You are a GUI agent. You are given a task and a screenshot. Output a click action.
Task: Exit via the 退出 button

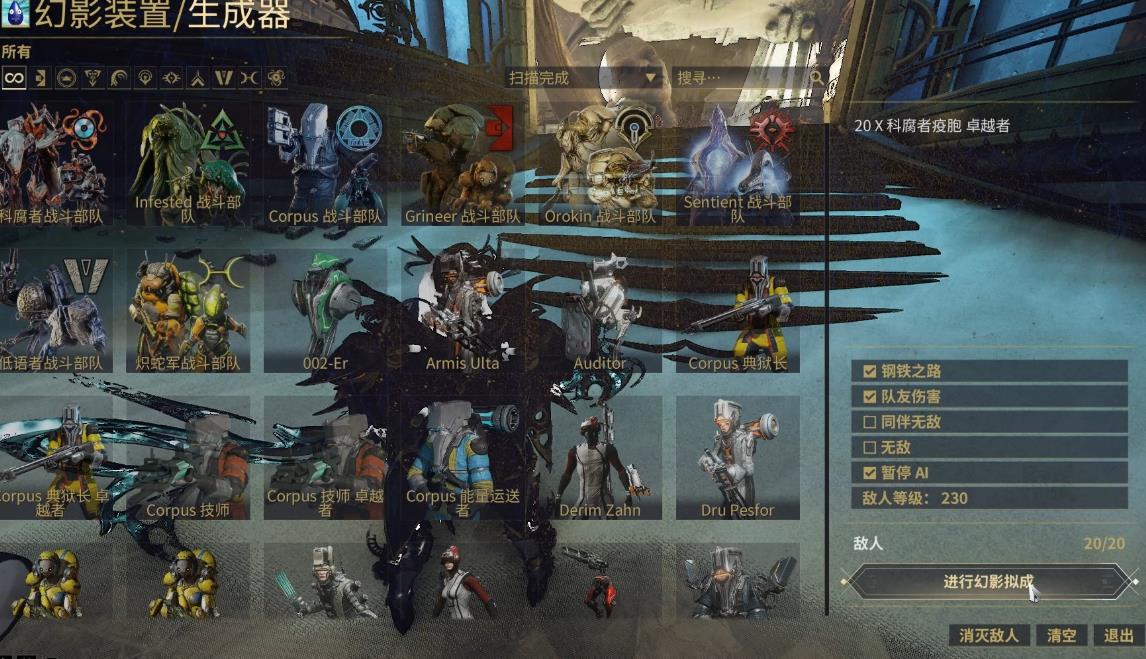(1118, 635)
